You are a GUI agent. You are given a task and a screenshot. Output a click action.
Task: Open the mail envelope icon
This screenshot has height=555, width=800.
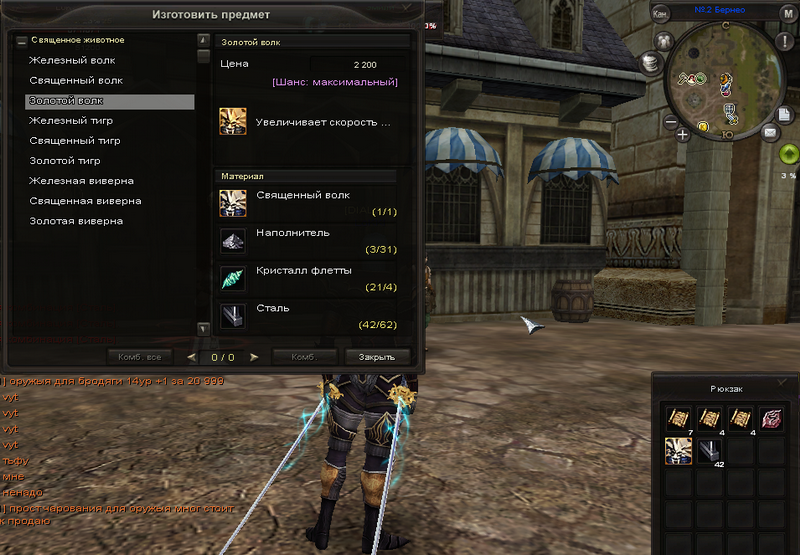coord(771,131)
